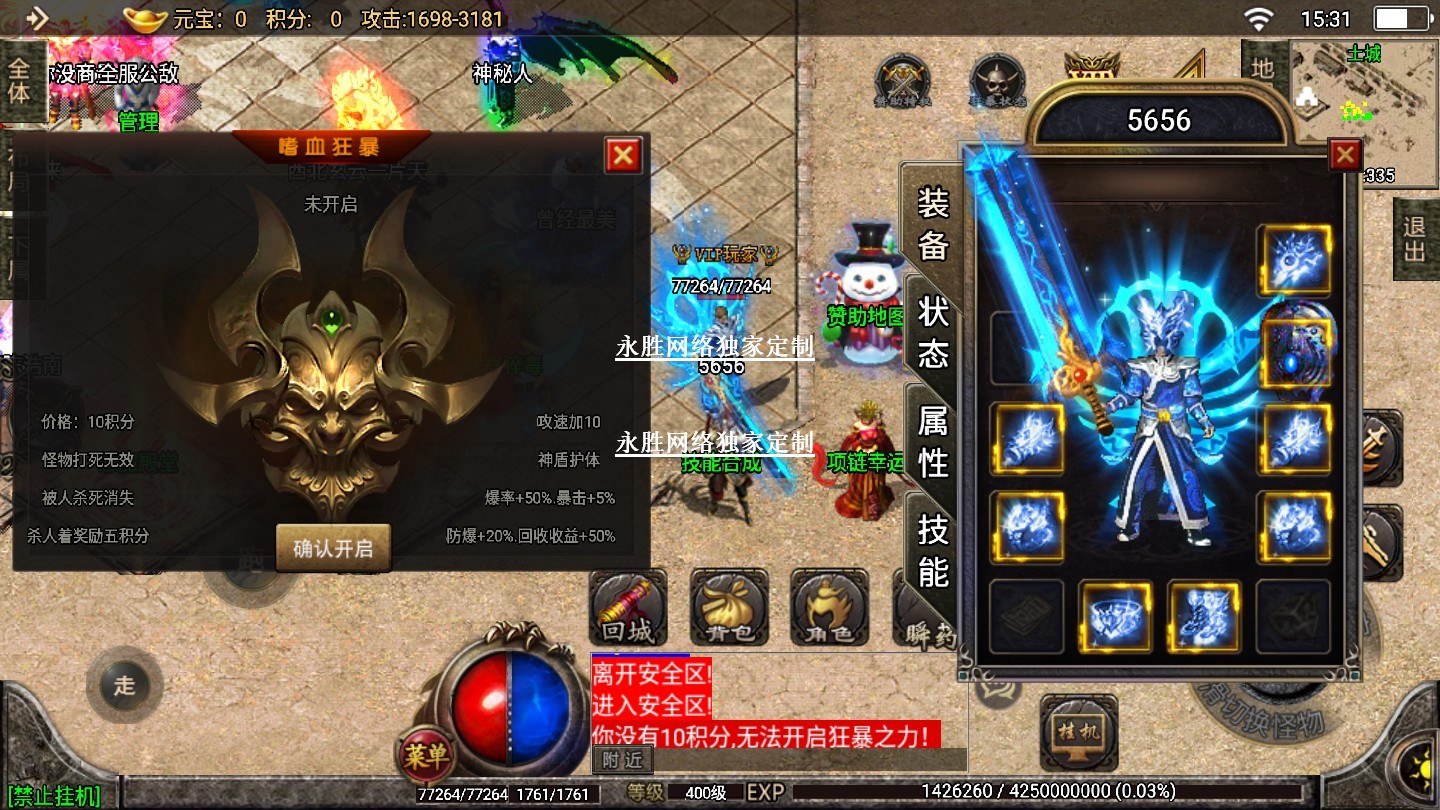Open the 背包 bag
Image resolution: width=1440 pixels, height=810 pixels.
click(x=729, y=608)
